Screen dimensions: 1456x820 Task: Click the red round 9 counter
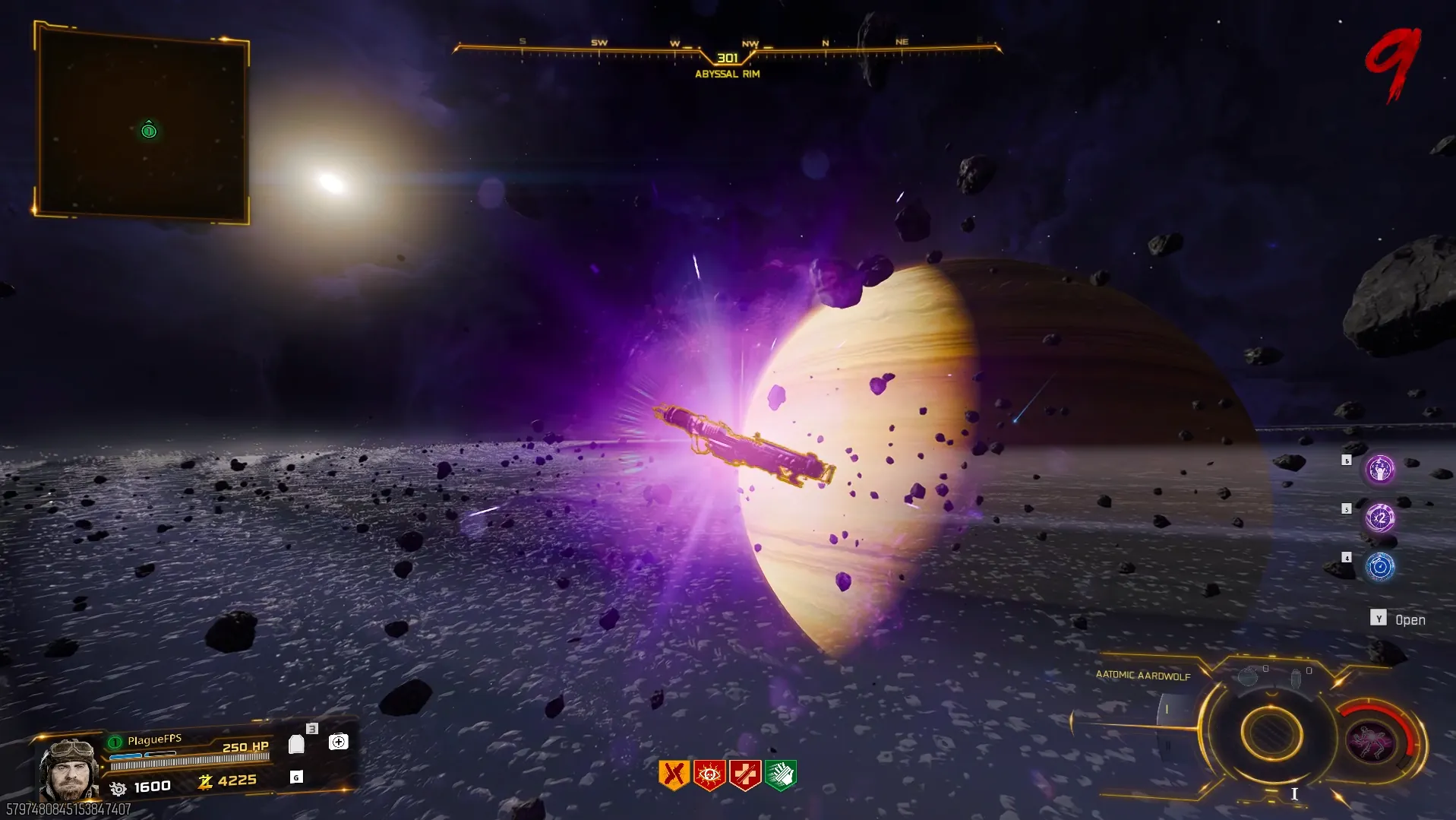(1394, 65)
